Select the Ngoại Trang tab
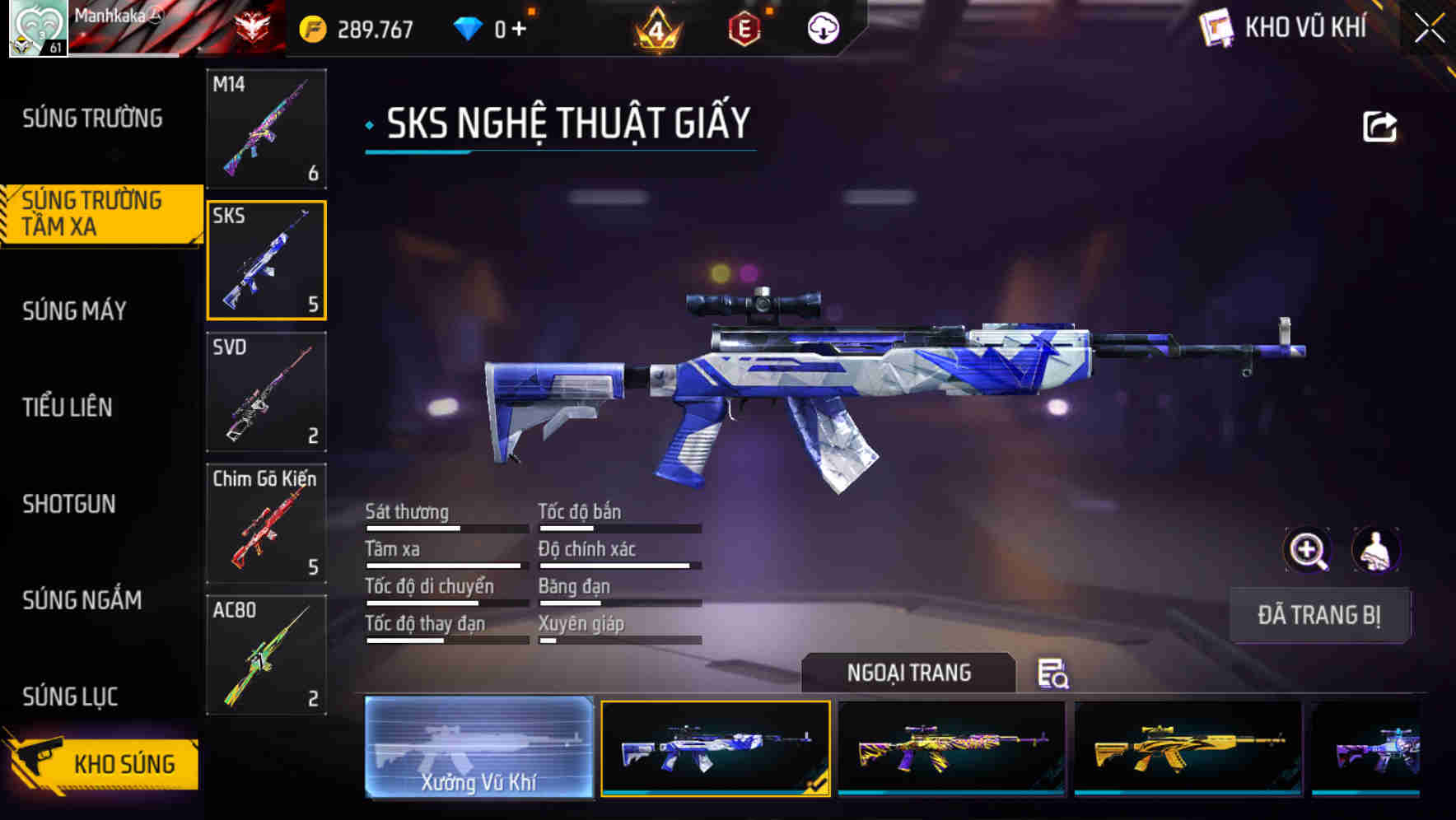1456x820 pixels. (x=909, y=673)
